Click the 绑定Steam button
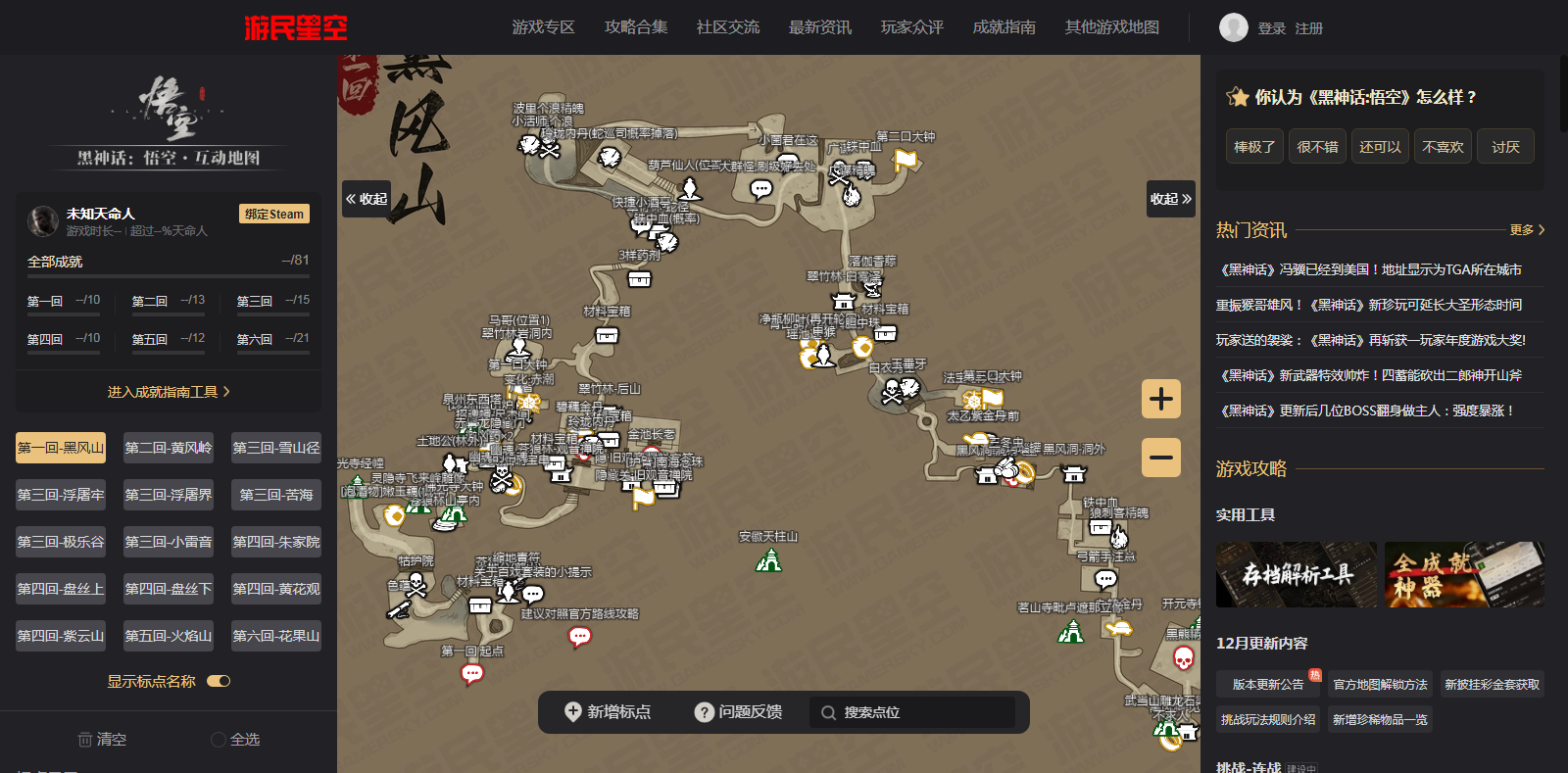This screenshot has height=773, width=1568. [x=273, y=214]
